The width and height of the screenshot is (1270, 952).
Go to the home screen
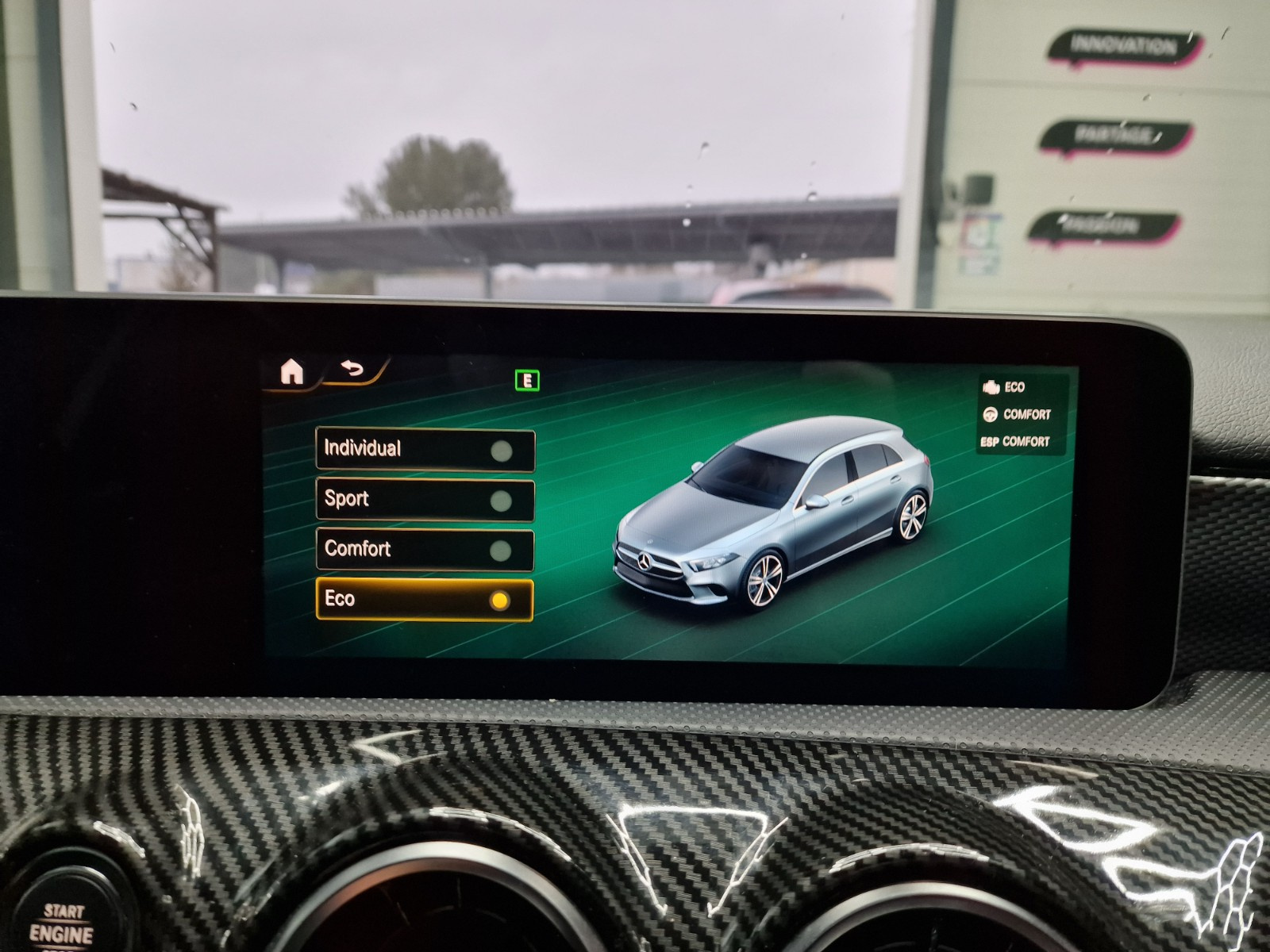[x=292, y=370]
